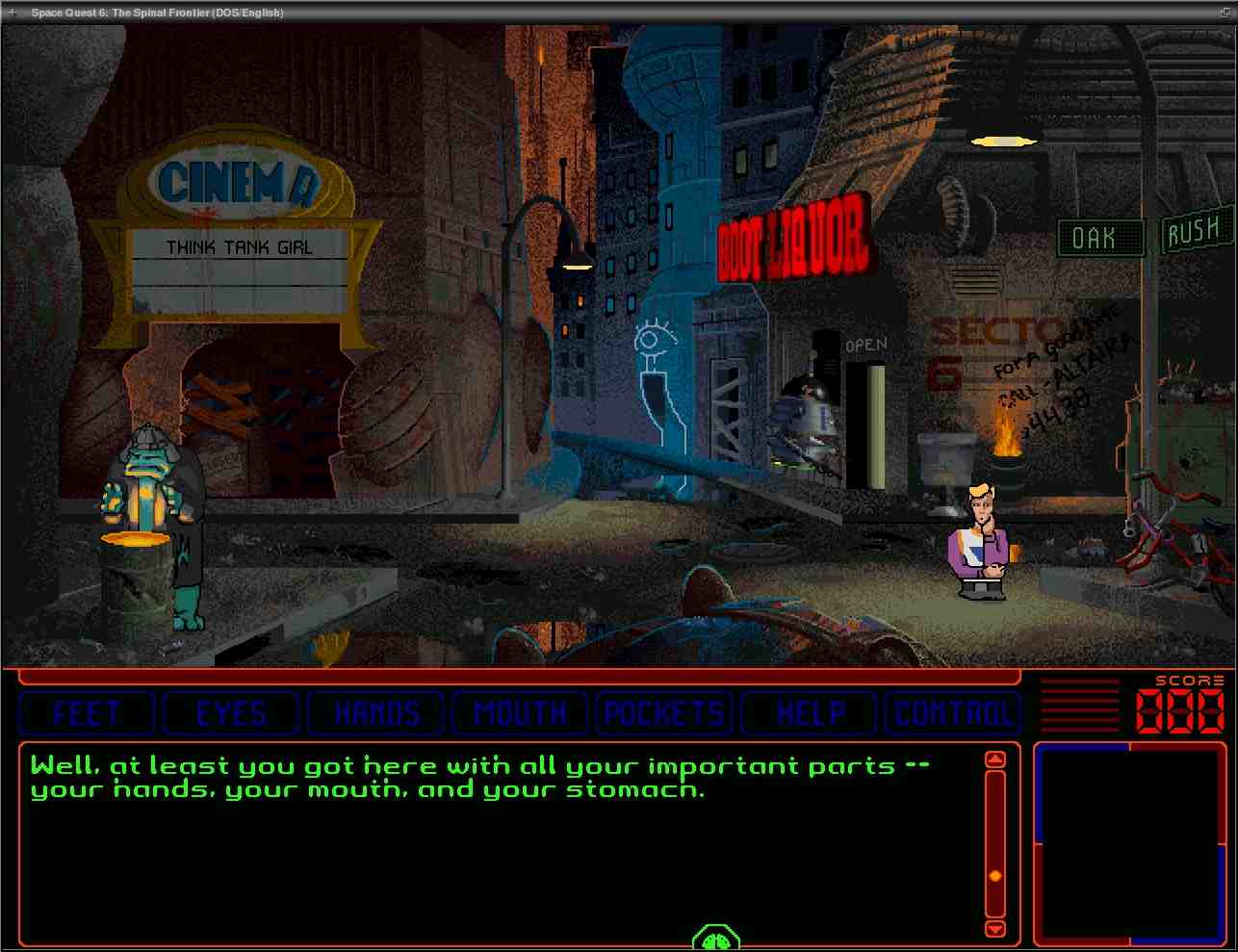Image resolution: width=1238 pixels, height=952 pixels.
Task: Click the green icon below the text box
Action: point(716,939)
